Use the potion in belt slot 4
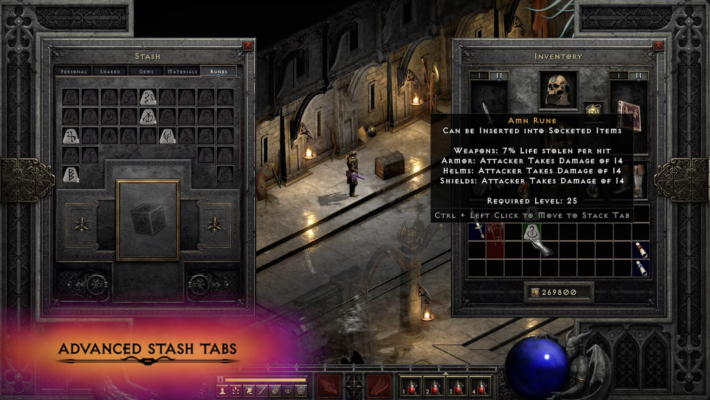710x400 pixels. [x=482, y=386]
